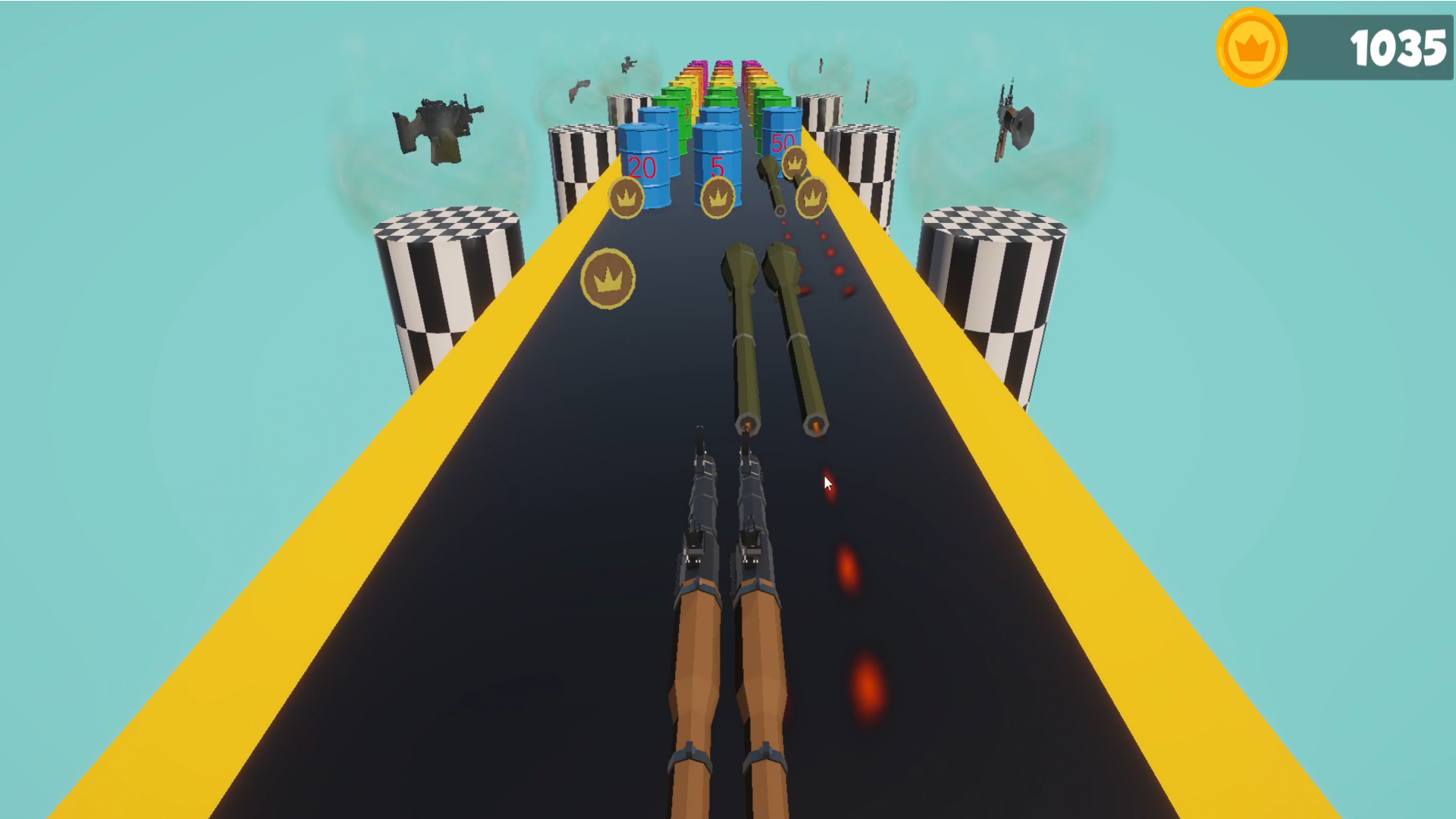
Task: Click the coin counter showing 1035
Action: [1398, 47]
